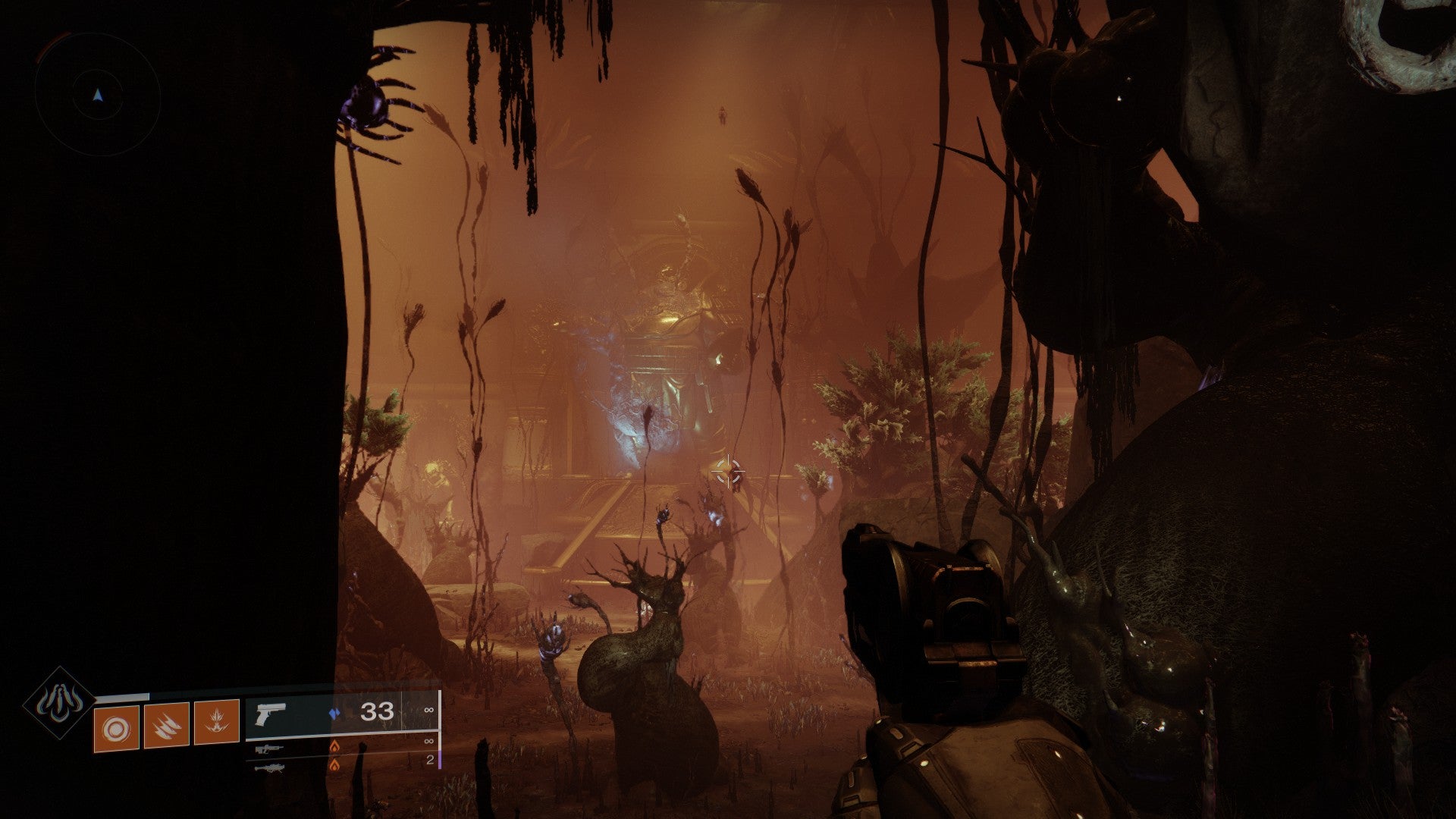Image resolution: width=1456 pixels, height=819 pixels.
Task: Activate the class ability with the flame burst icon
Action: (217, 721)
